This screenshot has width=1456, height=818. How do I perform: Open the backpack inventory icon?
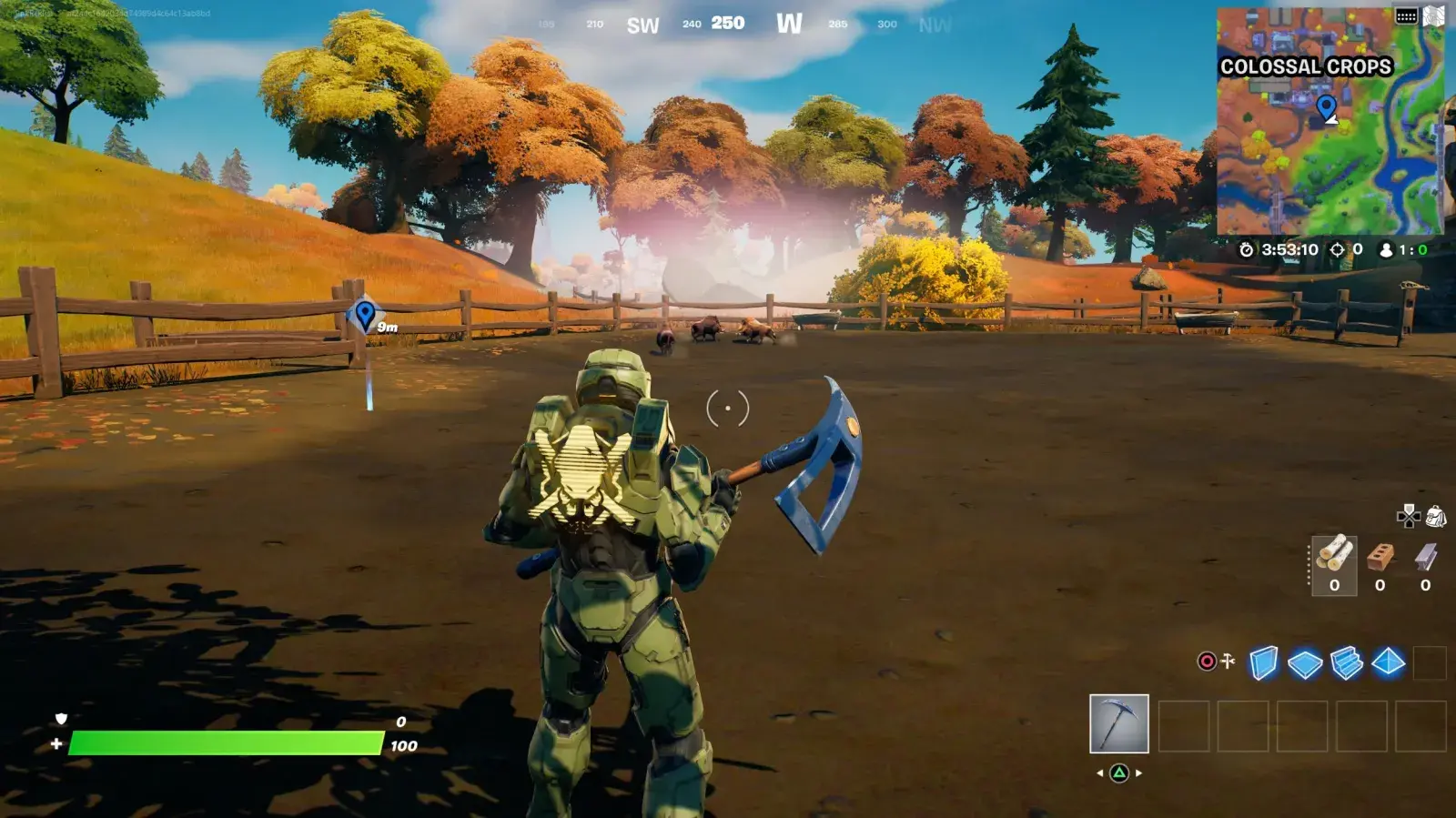[x=1436, y=517]
